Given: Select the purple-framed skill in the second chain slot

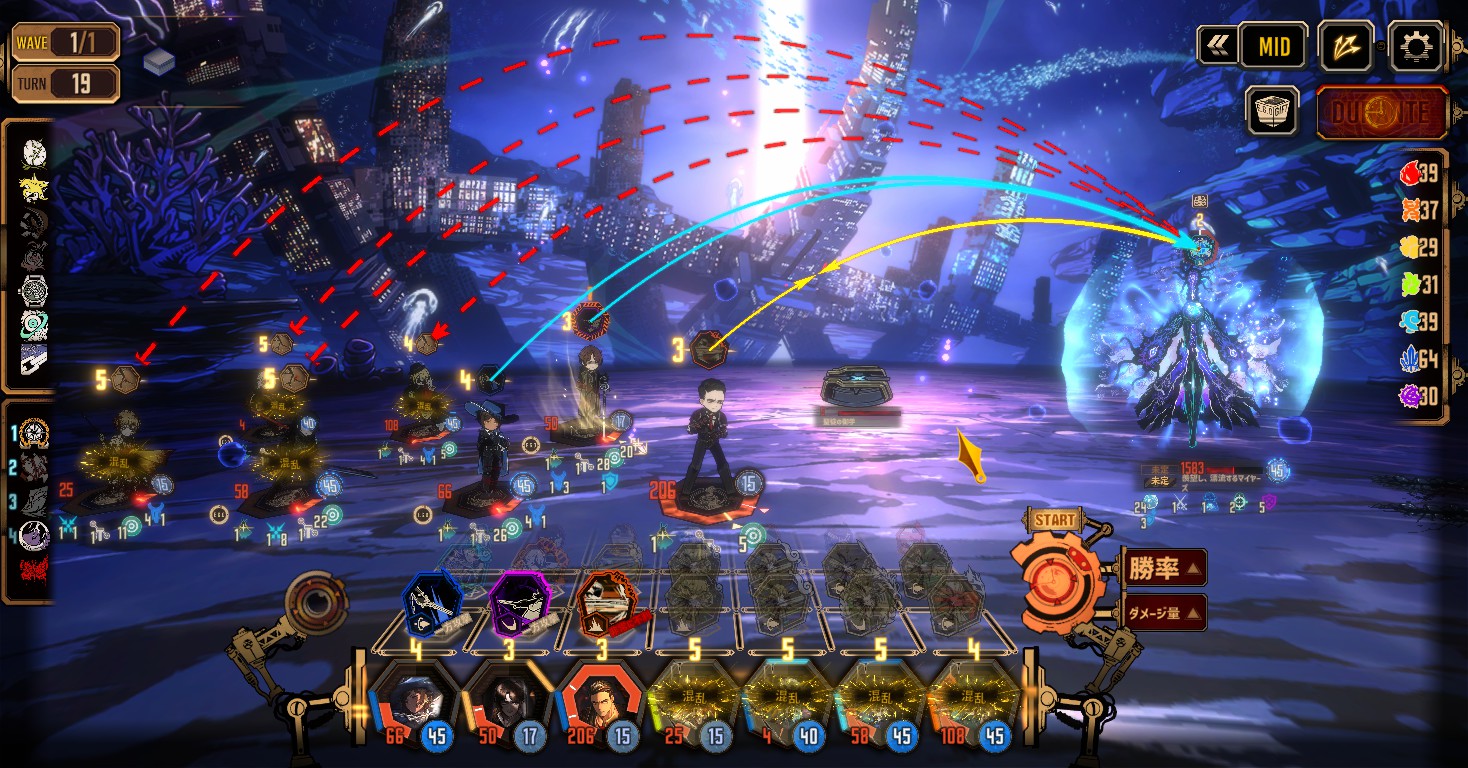Looking at the screenshot, I should coord(519,604).
